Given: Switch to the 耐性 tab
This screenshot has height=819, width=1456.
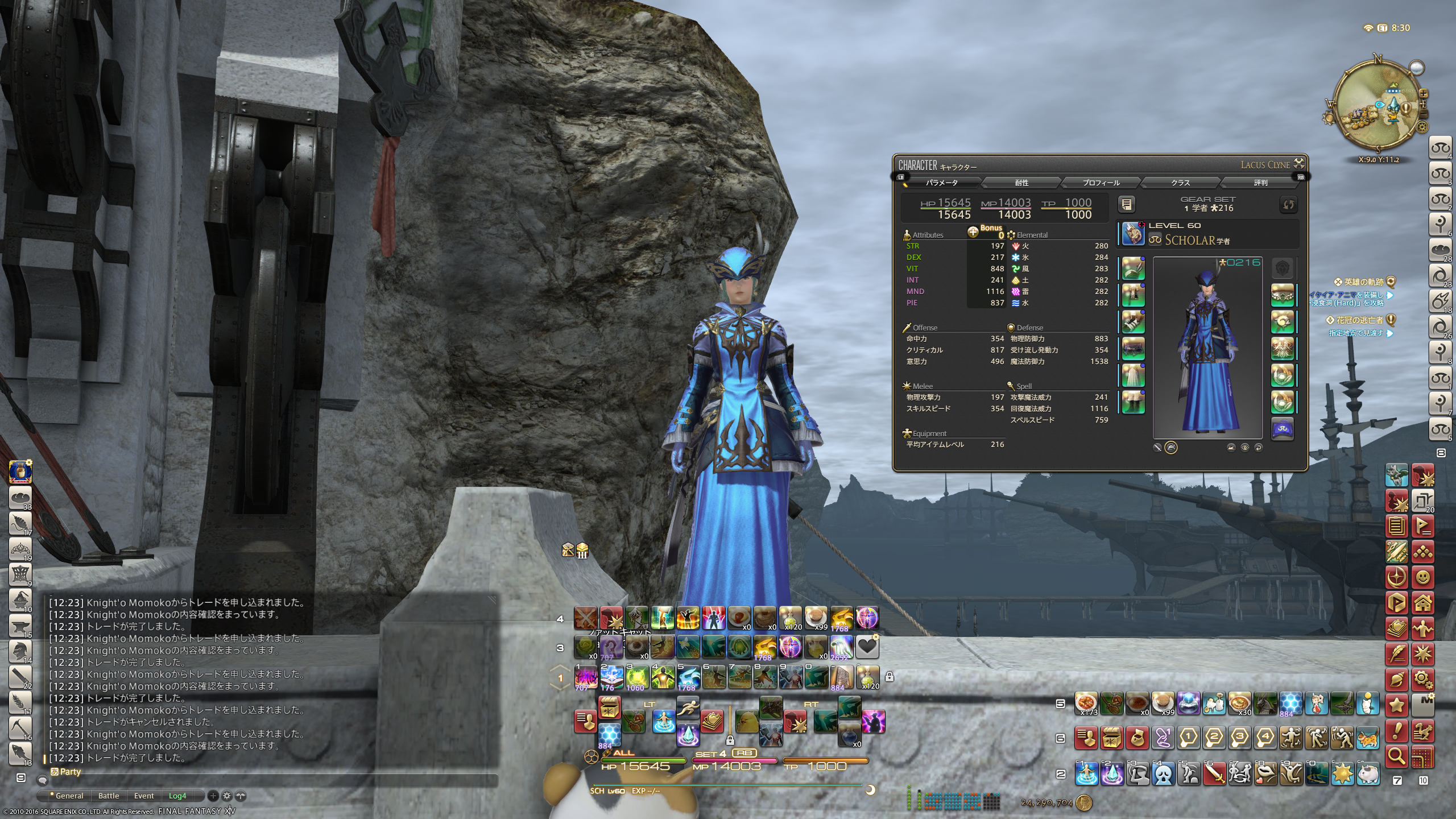Looking at the screenshot, I should pyautogui.click(x=1021, y=183).
